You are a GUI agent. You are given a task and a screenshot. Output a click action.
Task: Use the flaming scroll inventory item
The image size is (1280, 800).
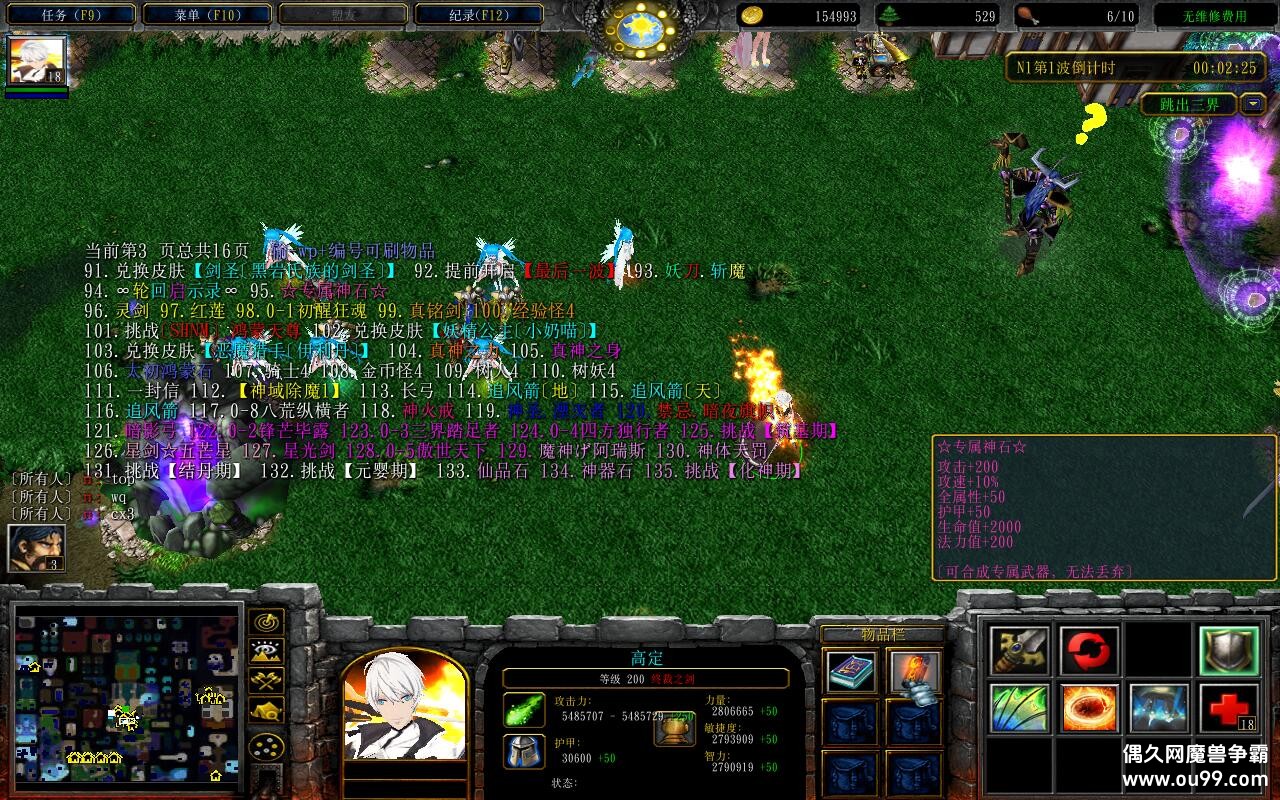(x=915, y=673)
